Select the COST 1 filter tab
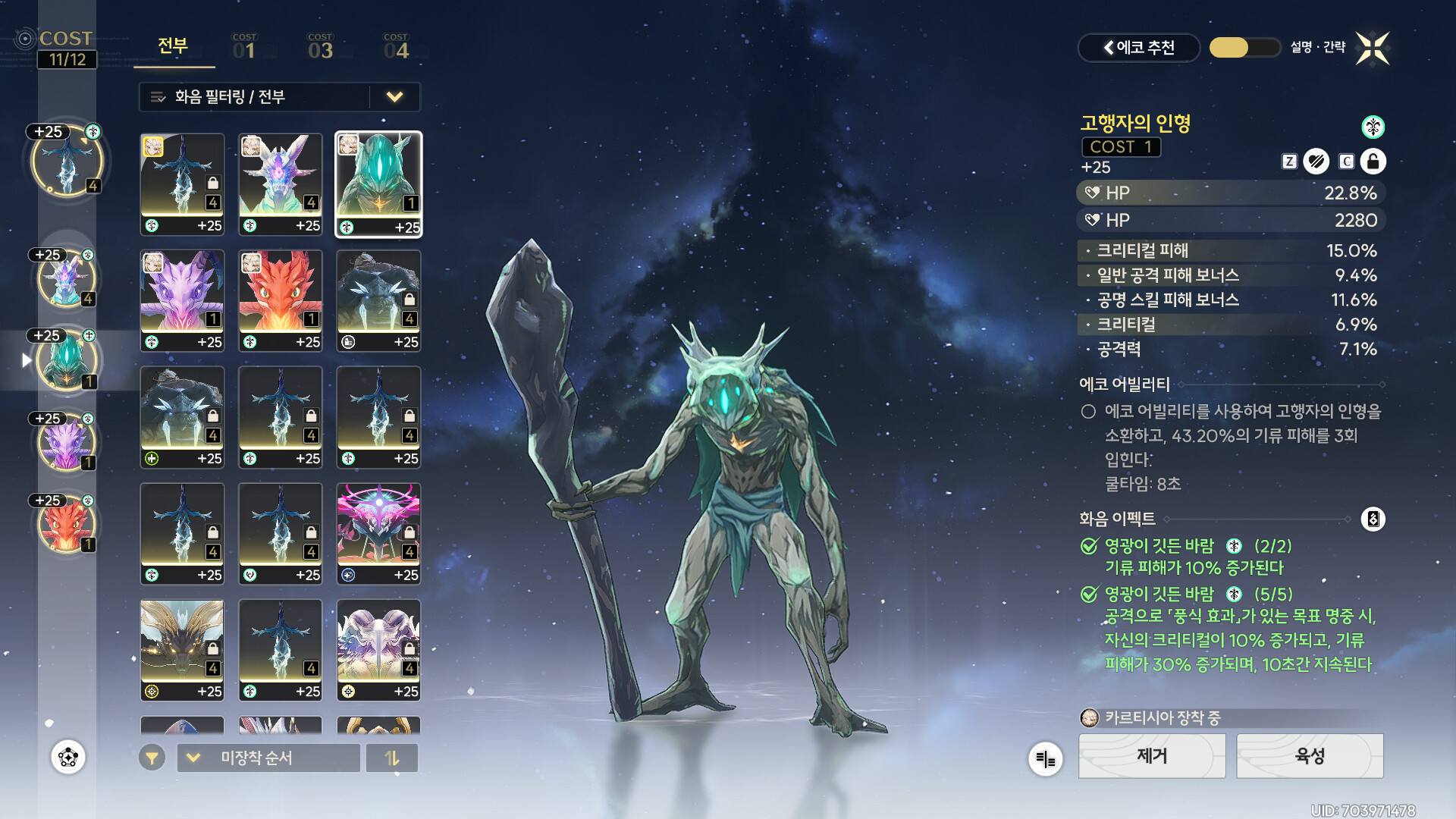The height and width of the screenshot is (819, 1456). point(244,47)
